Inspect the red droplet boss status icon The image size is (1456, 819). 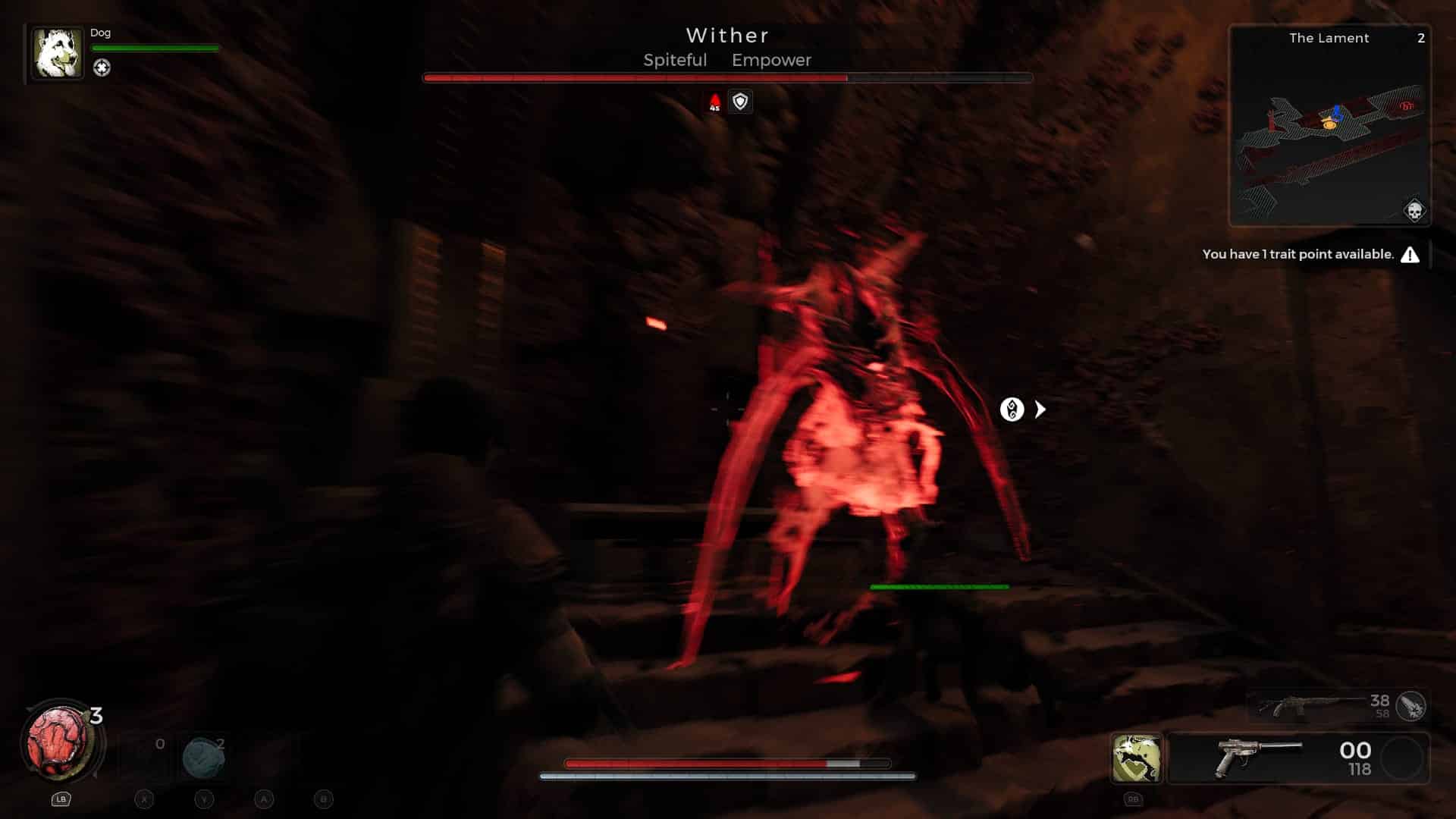point(714,102)
